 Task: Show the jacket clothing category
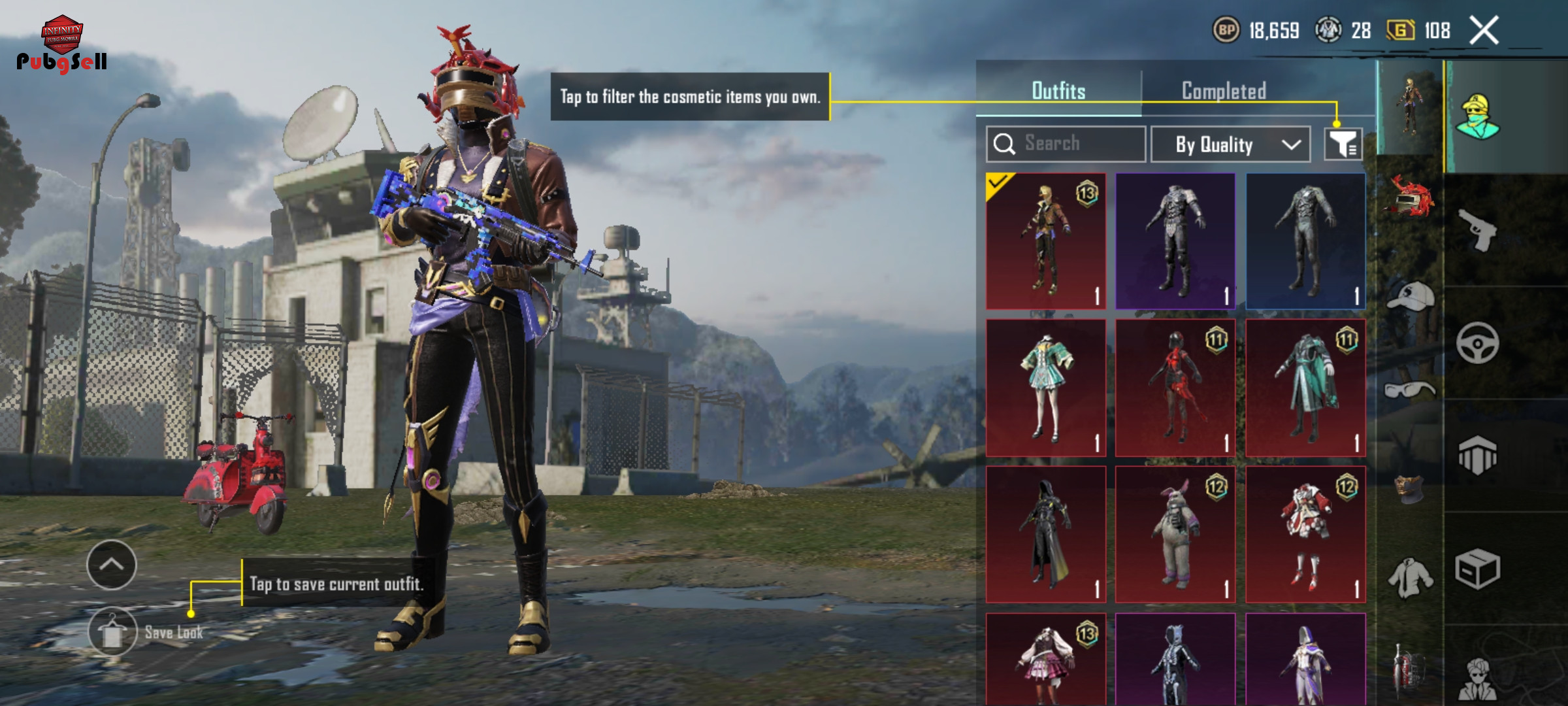tap(1410, 578)
